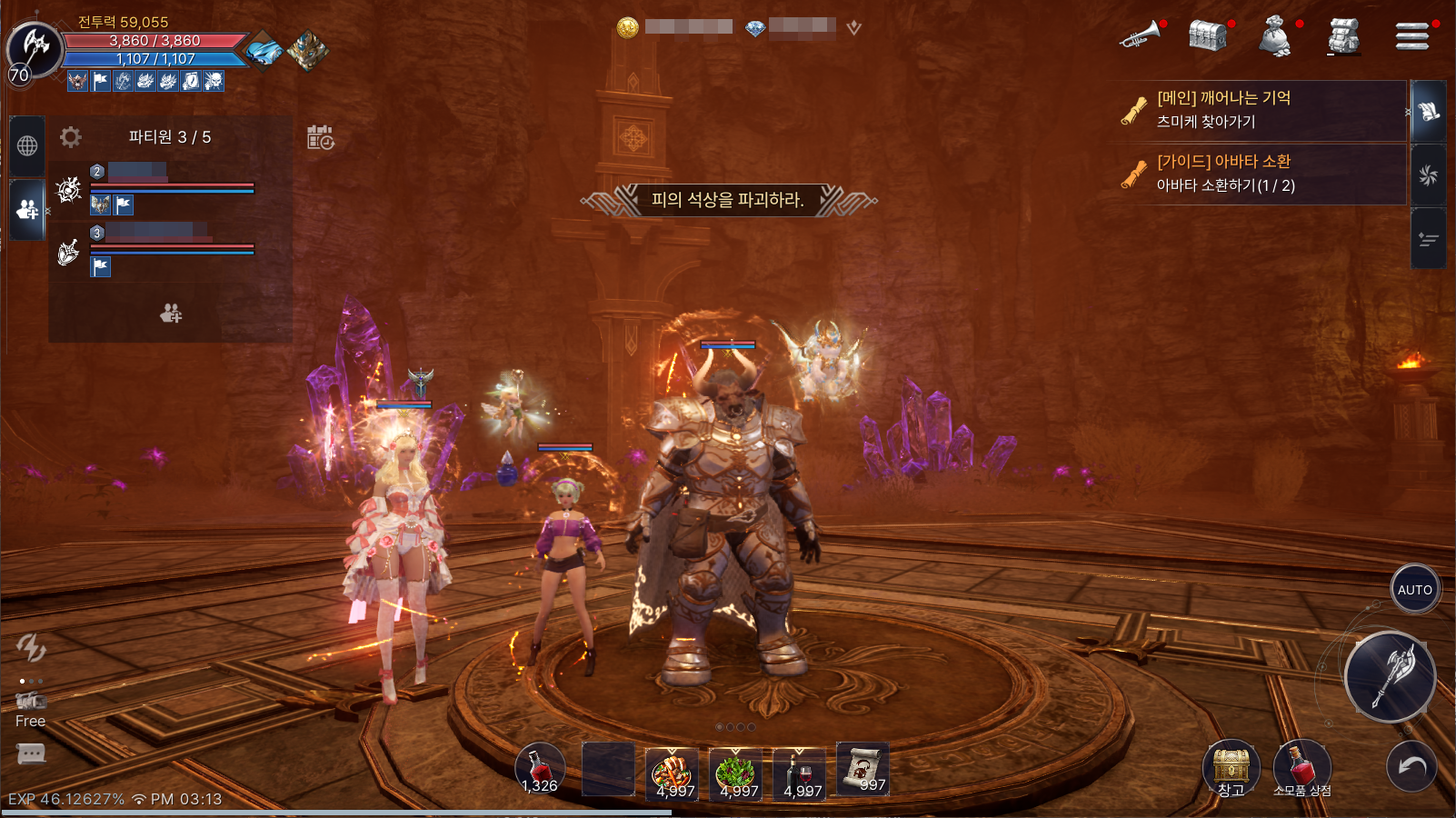Switch to the globe tab on left panel
Viewport: 1456px width, 818px height.
(x=27, y=145)
